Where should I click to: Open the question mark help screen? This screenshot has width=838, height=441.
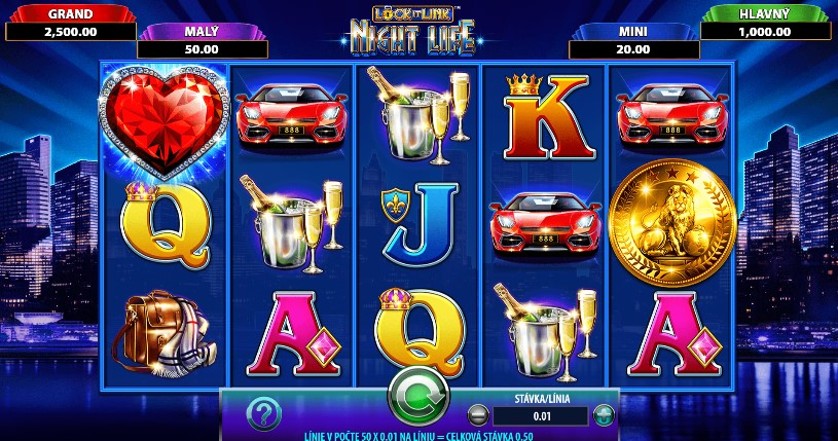pos(263,413)
